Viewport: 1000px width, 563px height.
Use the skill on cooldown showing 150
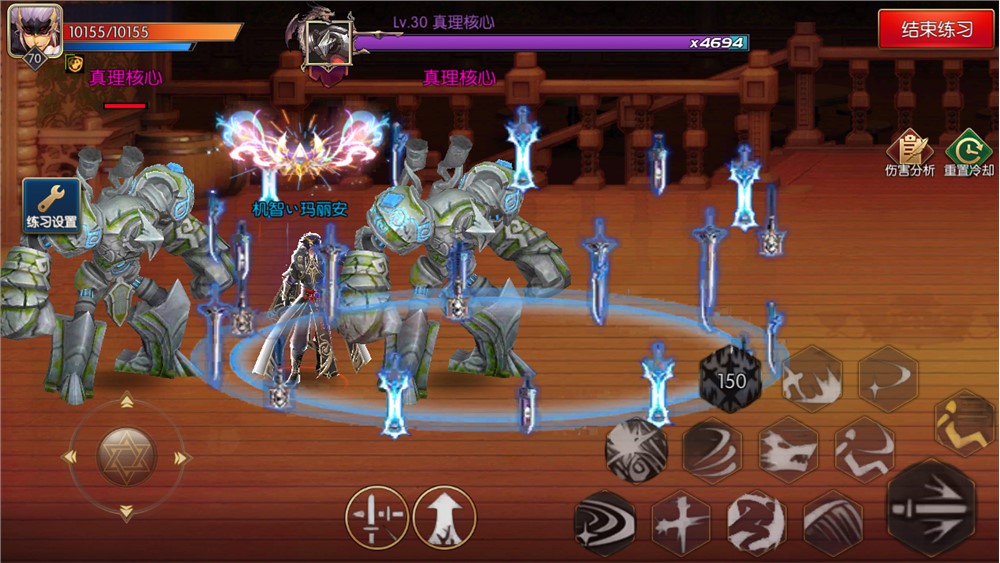pyautogui.click(x=731, y=381)
